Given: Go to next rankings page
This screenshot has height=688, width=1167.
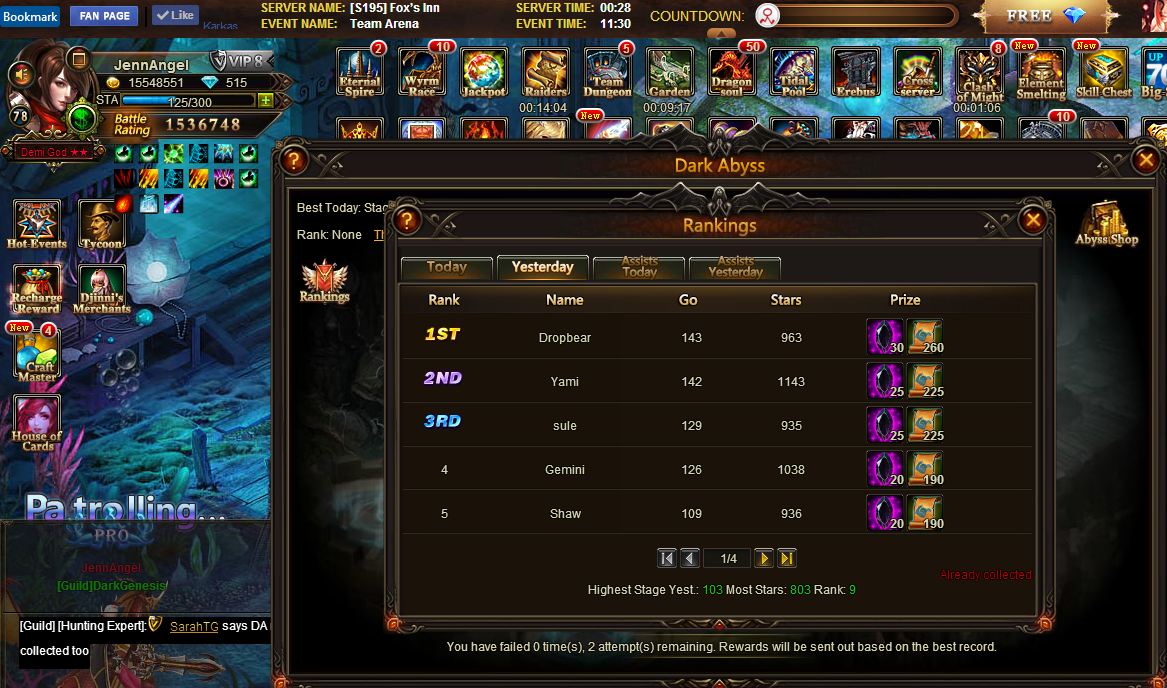Looking at the screenshot, I should click(x=763, y=558).
